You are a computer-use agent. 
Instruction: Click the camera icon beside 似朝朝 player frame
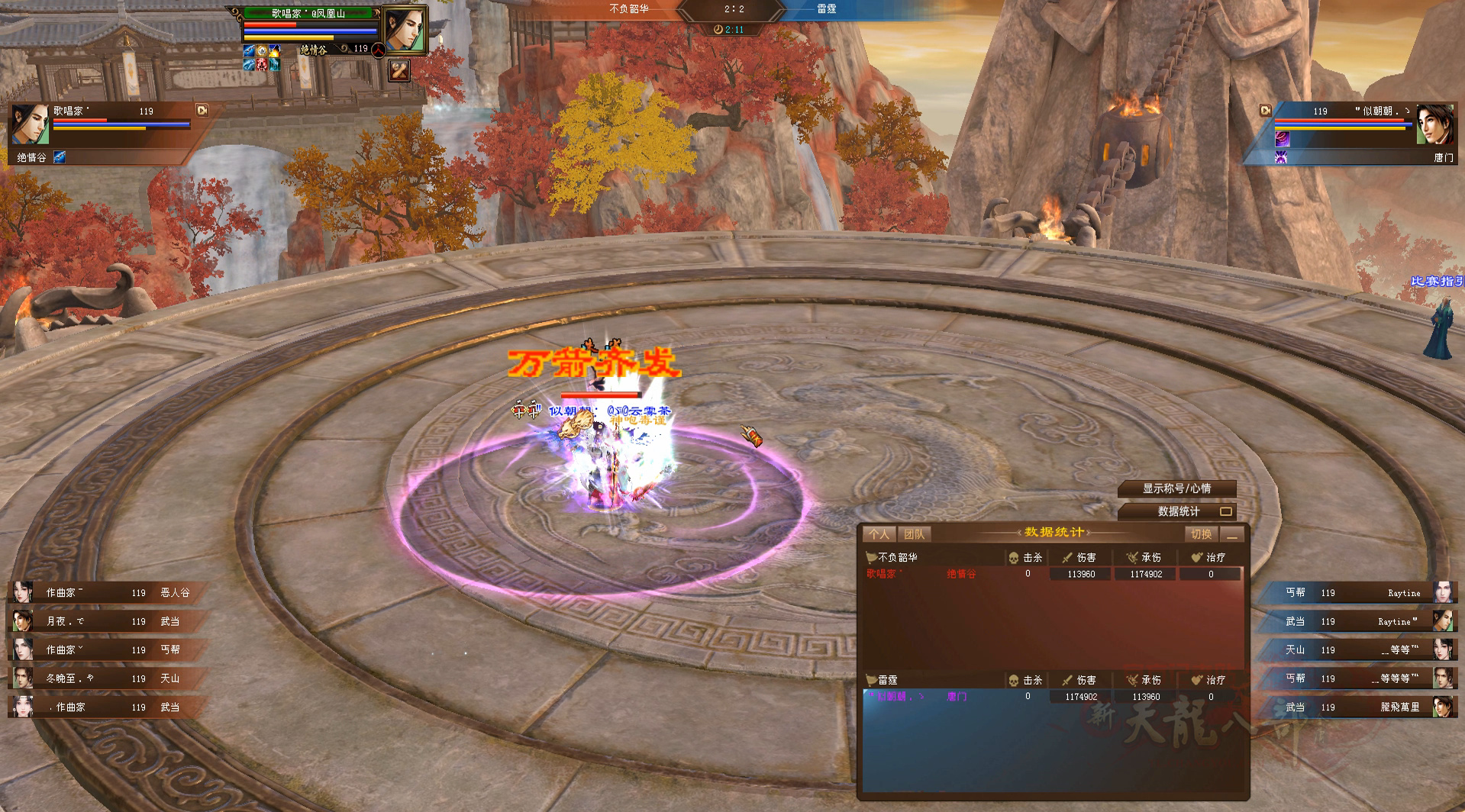[1266, 111]
